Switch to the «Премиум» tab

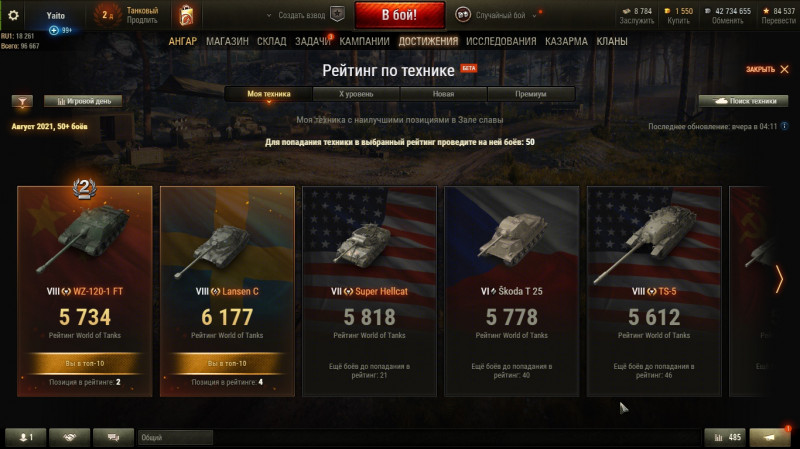(x=531, y=93)
